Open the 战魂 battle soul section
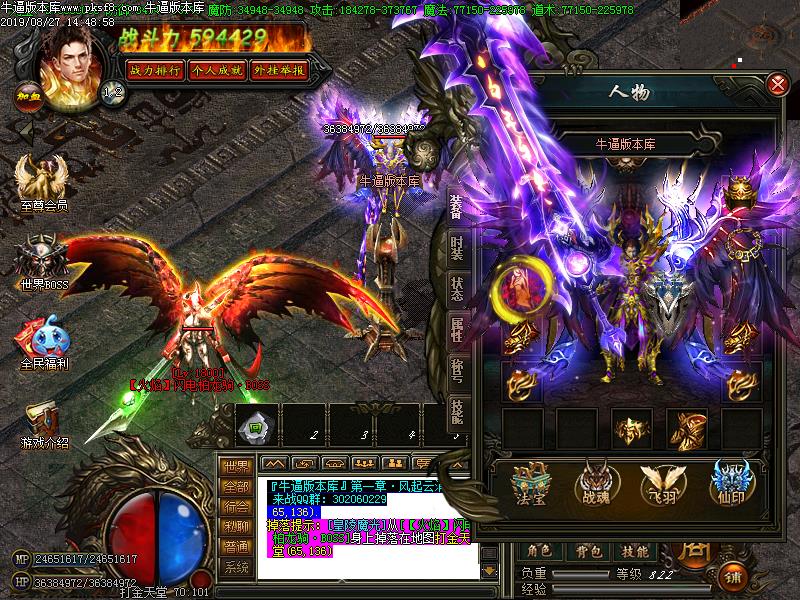This screenshot has width=800, height=600. (593, 481)
